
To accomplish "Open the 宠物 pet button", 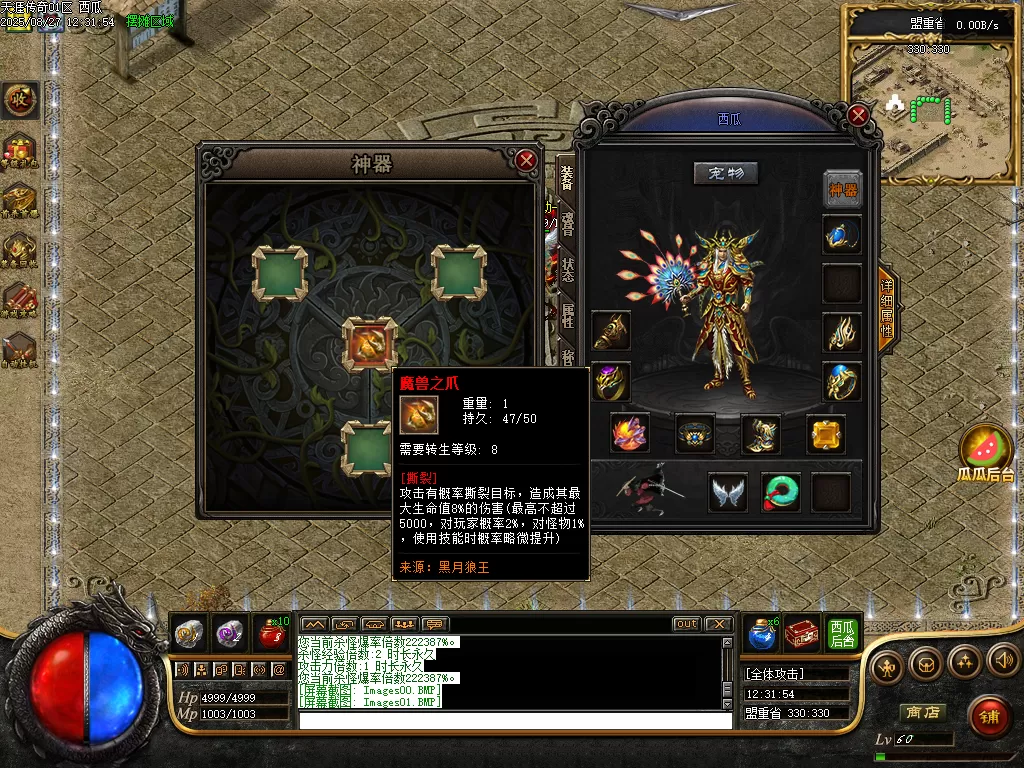I will pos(726,173).
